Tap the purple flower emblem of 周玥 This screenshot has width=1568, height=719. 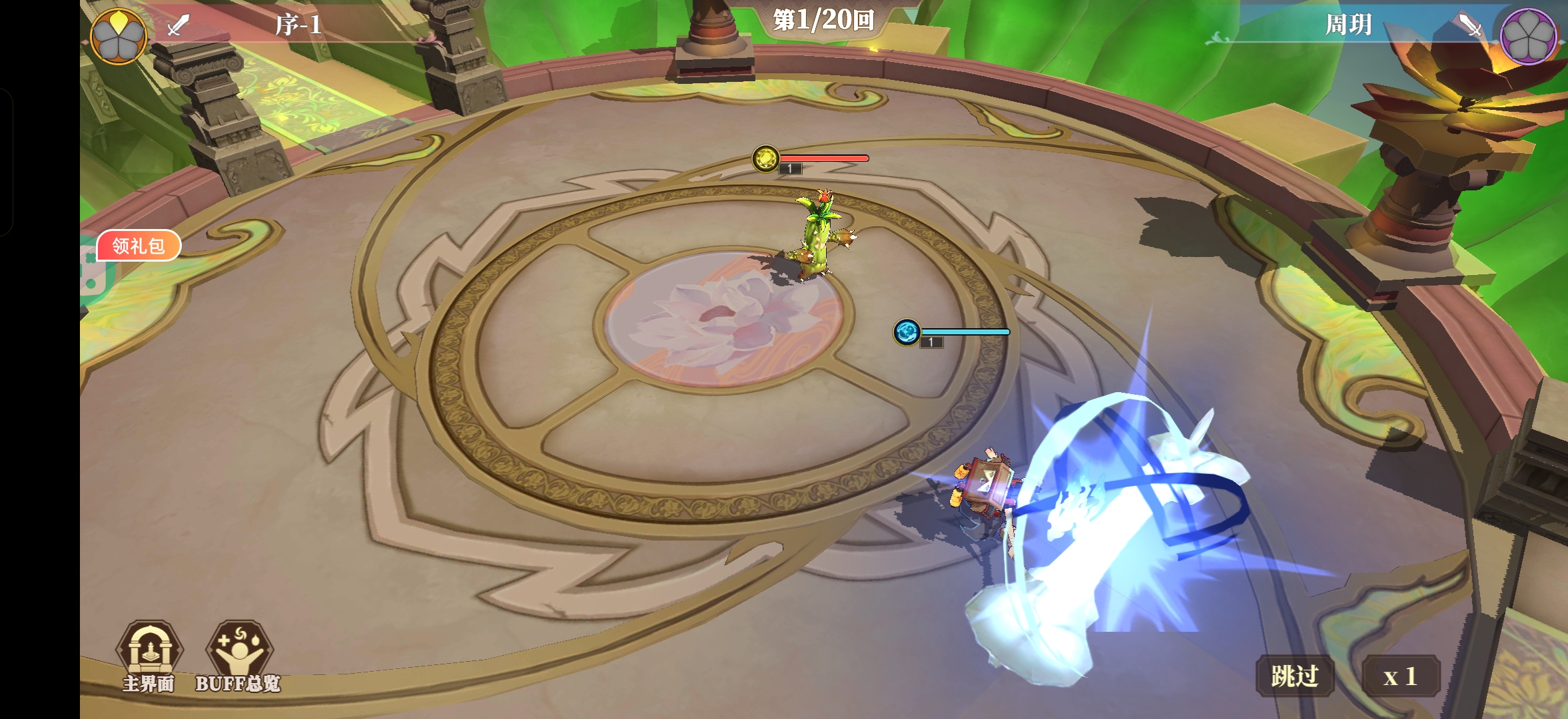1528,36
